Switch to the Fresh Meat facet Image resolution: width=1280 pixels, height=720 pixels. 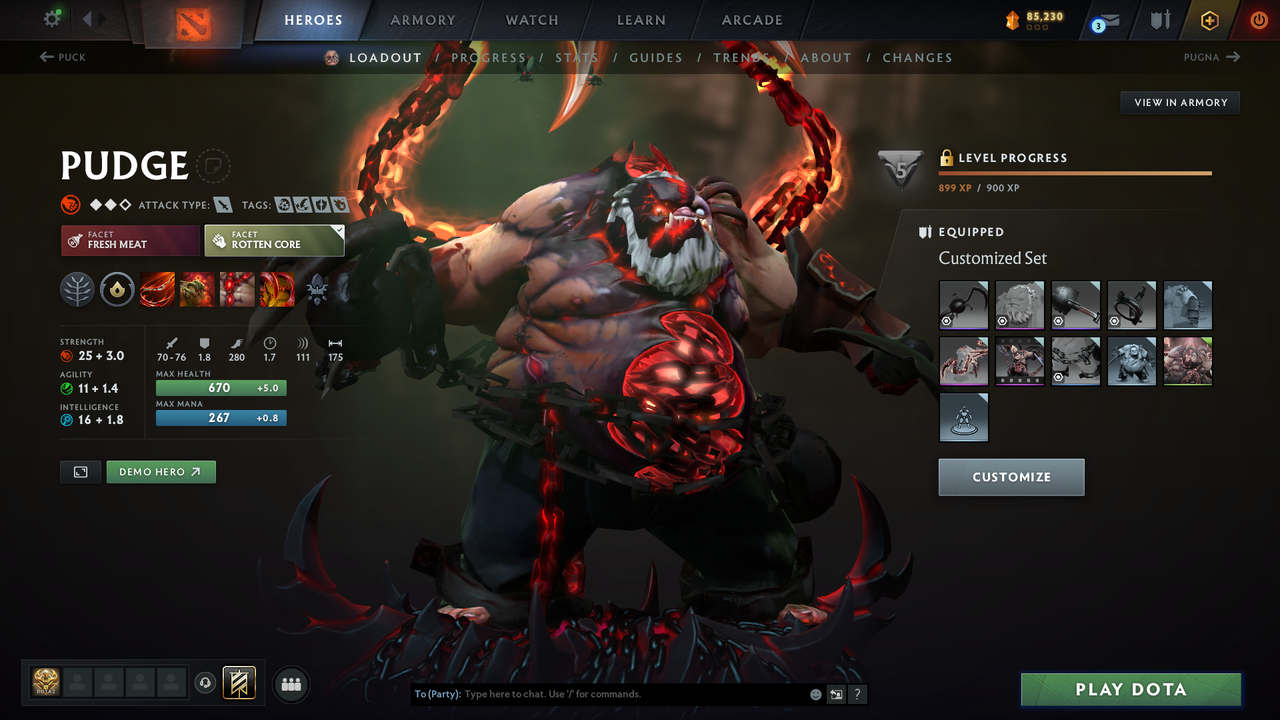click(x=130, y=240)
